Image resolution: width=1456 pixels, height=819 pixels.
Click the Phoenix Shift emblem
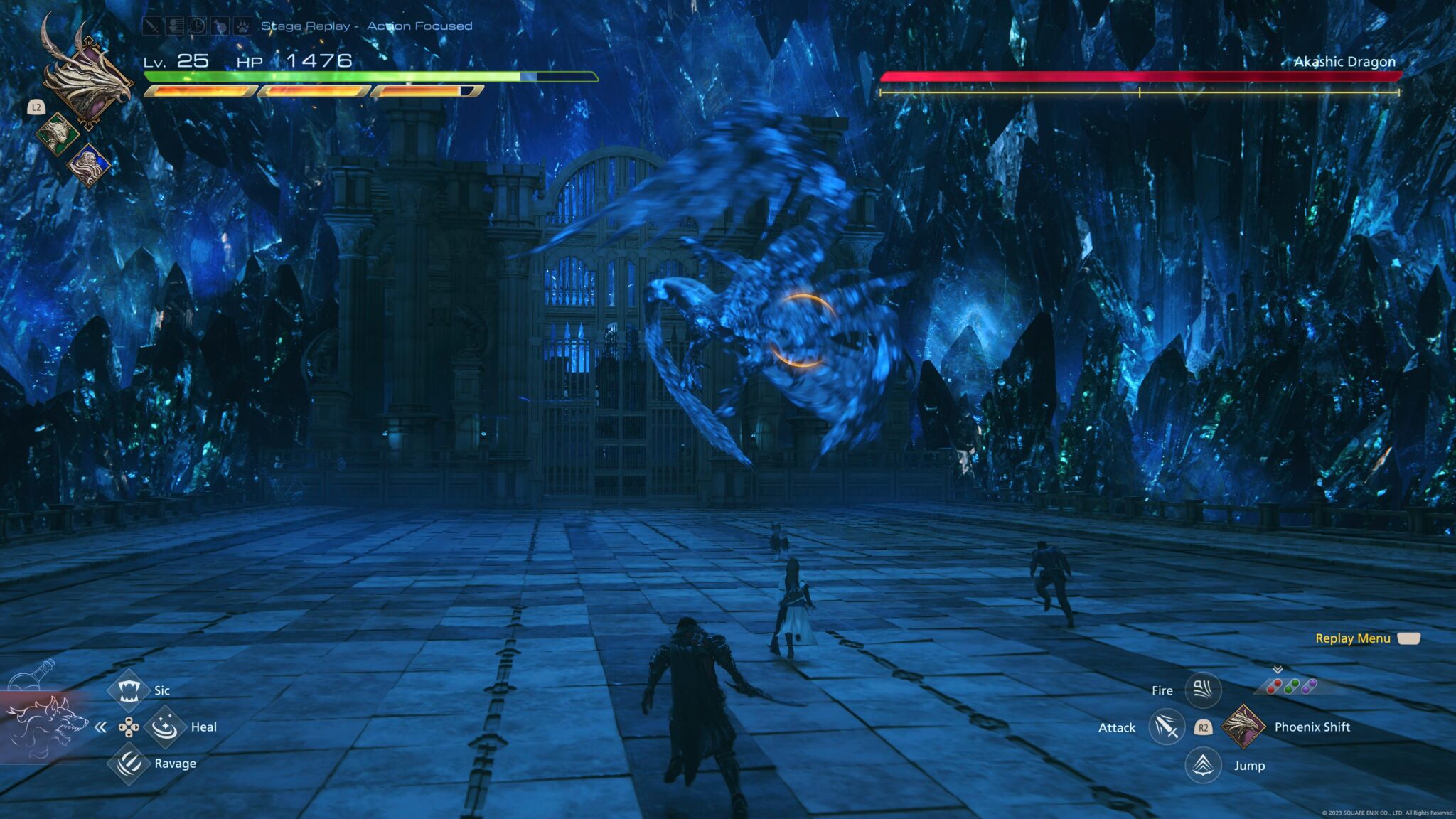point(1243,727)
